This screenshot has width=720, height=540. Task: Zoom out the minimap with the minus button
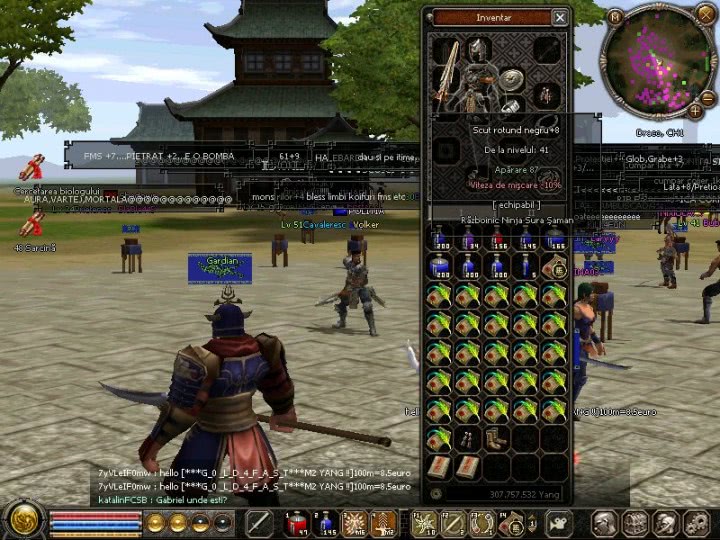[708, 98]
